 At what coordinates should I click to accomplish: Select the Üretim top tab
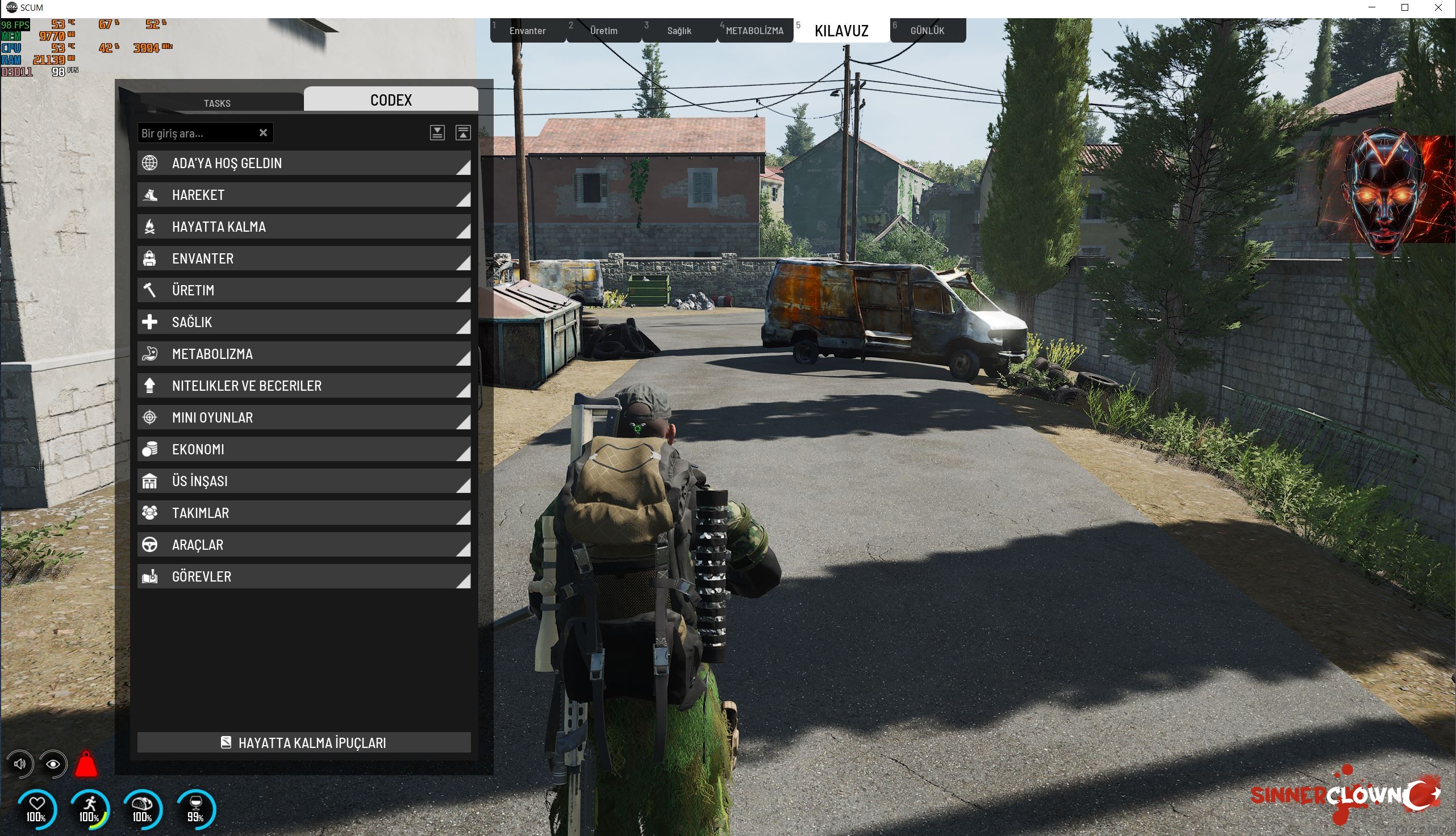(x=603, y=31)
